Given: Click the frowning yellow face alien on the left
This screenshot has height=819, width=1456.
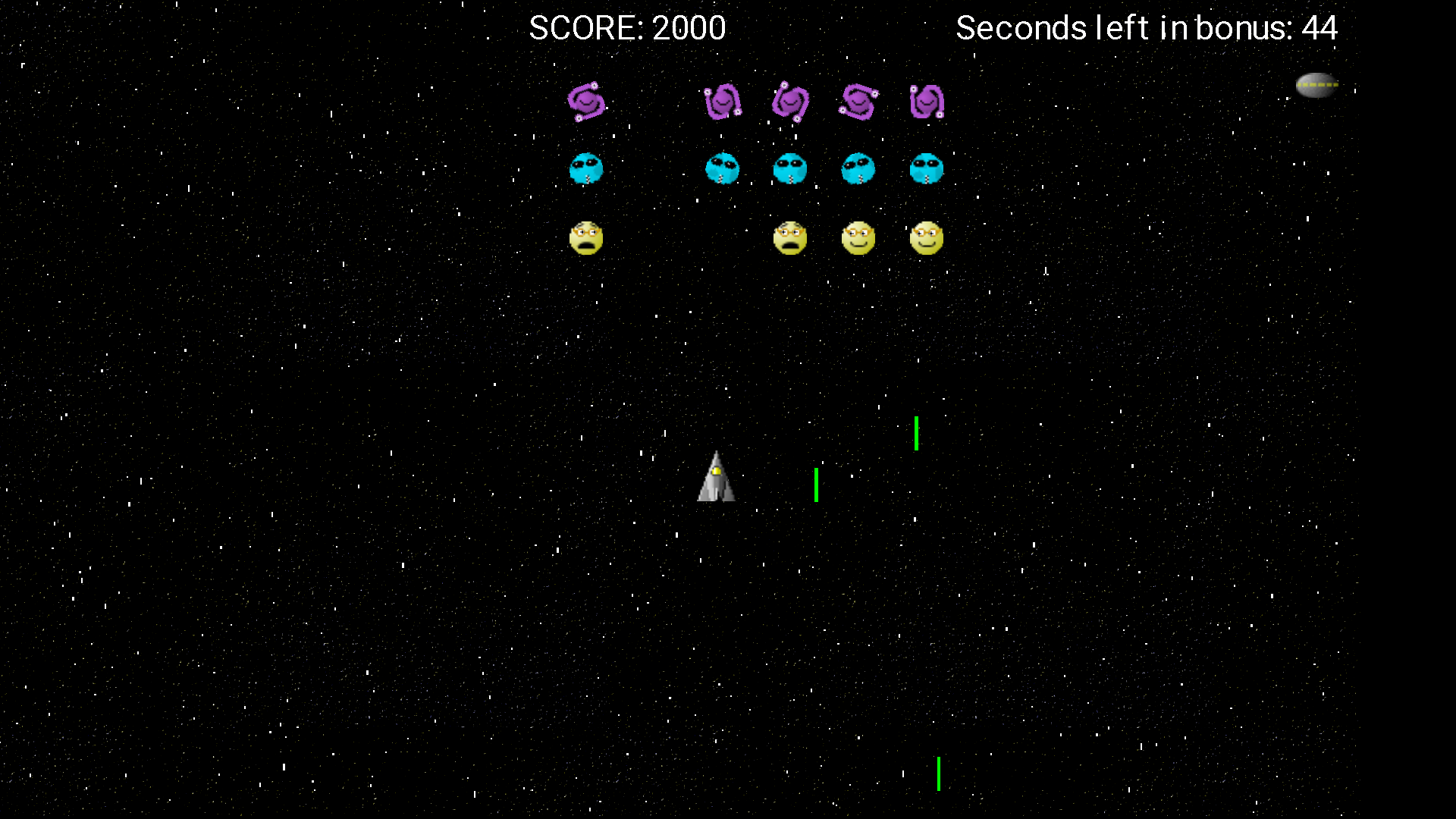Looking at the screenshot, I should pos(588,238).
